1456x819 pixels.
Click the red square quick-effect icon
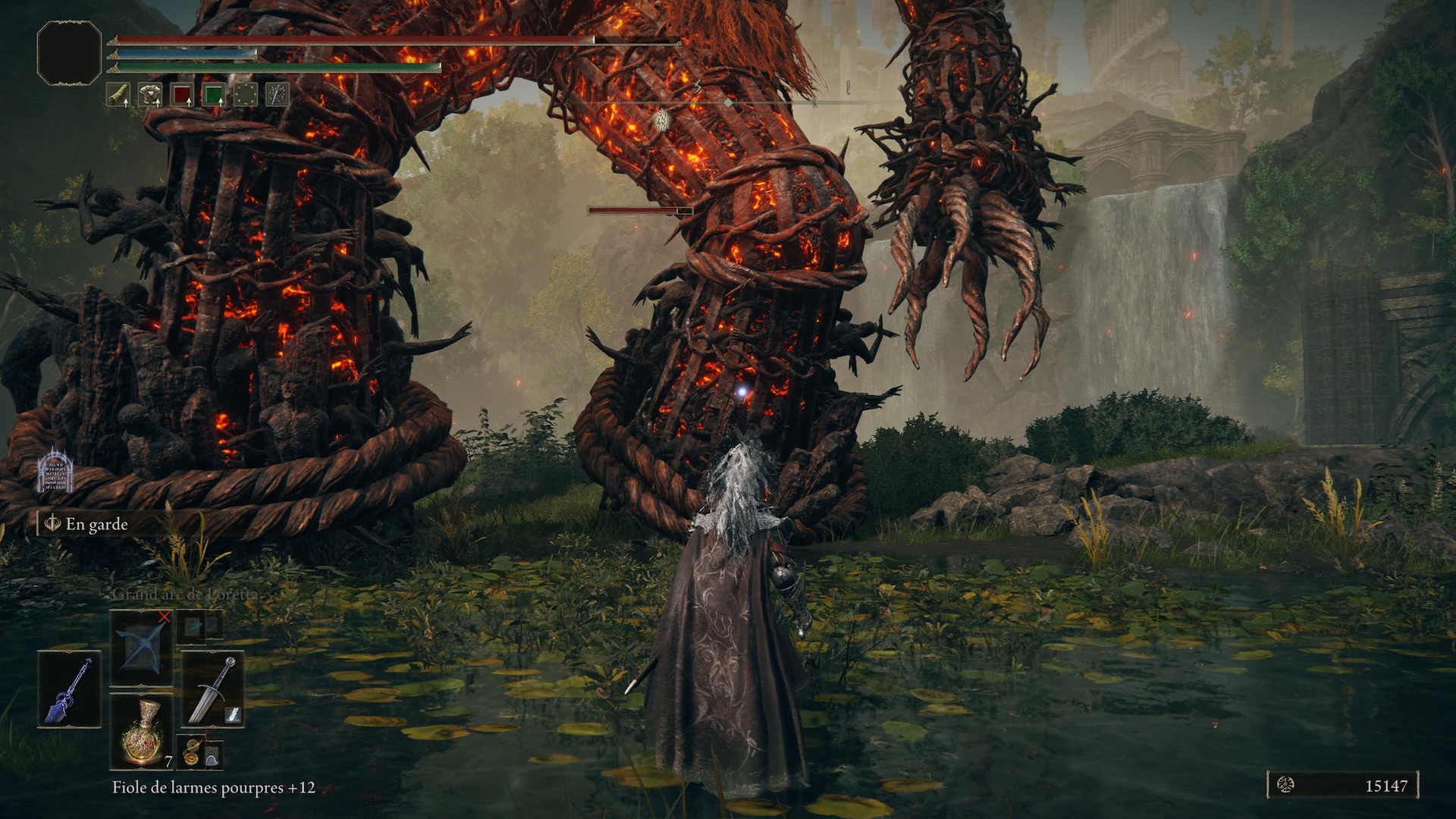(x=182, y=94)
